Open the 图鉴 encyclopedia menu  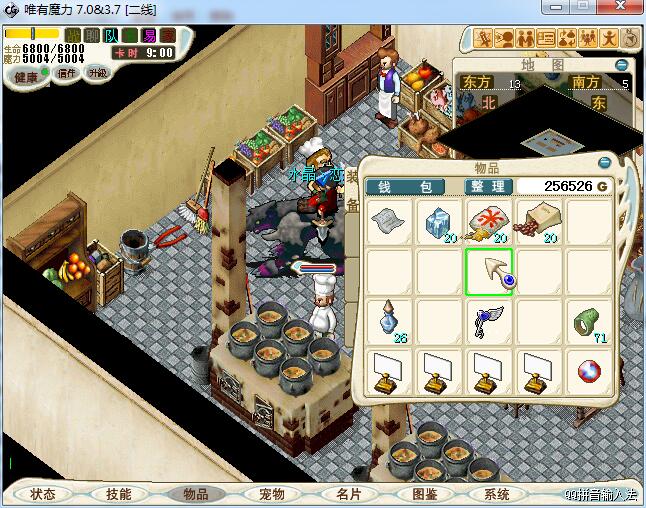click(423, 494)
